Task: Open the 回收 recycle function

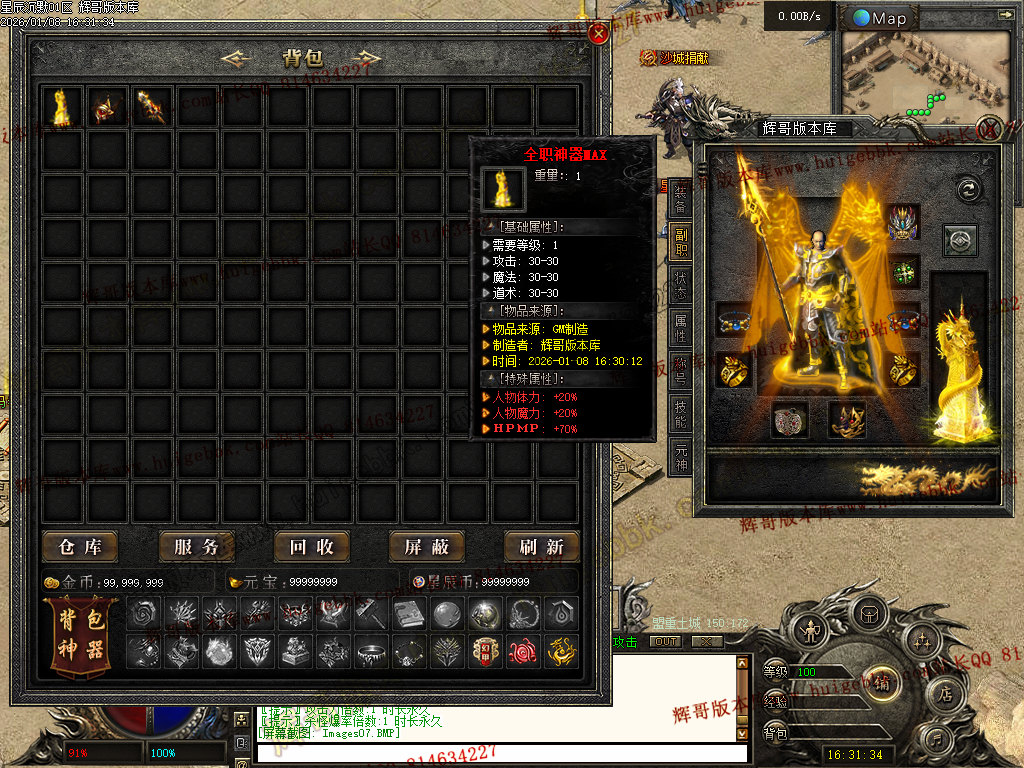Action: tap(311, 547)
